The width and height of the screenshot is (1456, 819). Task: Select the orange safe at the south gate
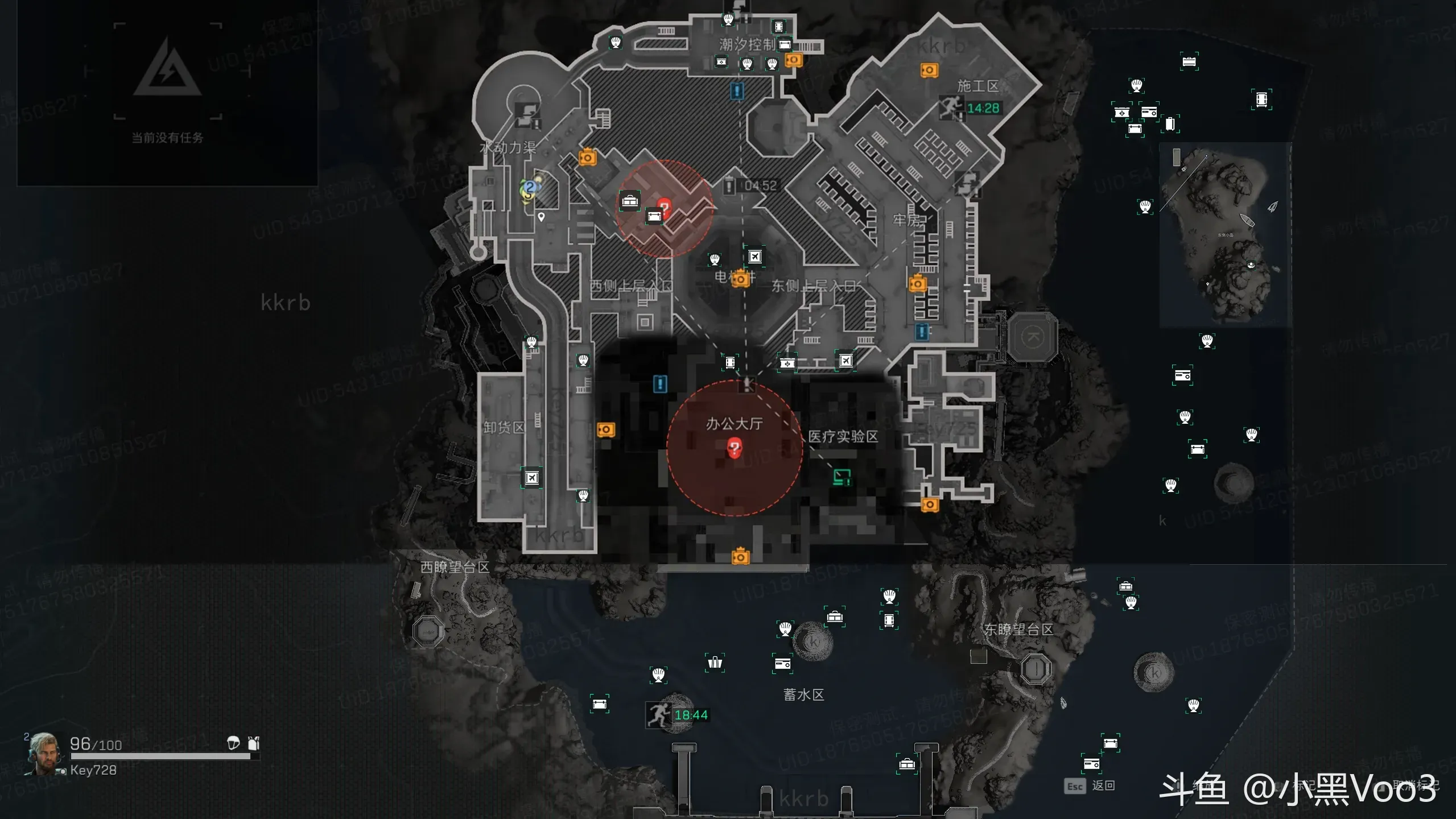coord(740,557)
